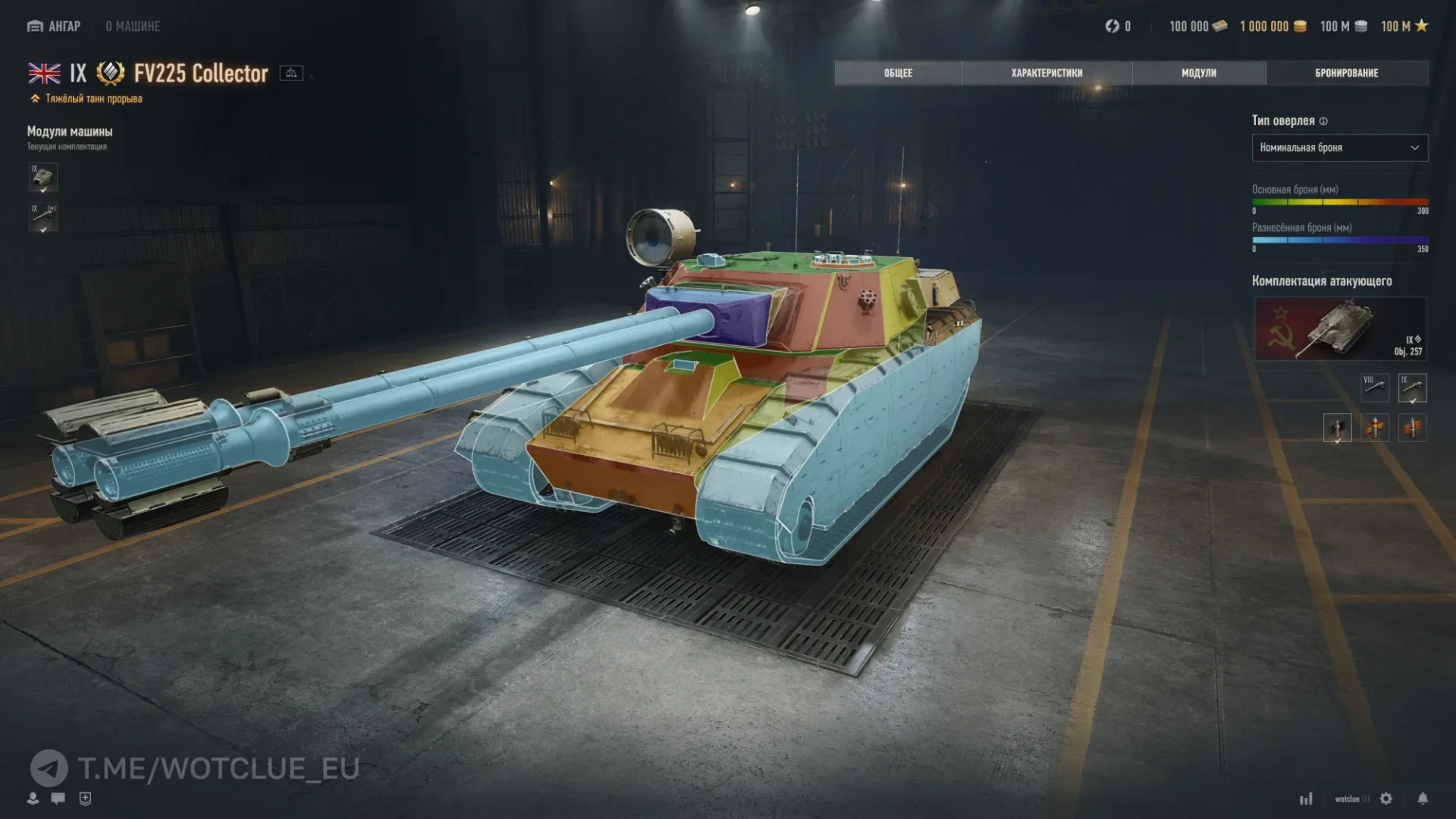Image resolution: width=1456 pixels, height=819 pixels.
Task: Open the Характеристики tab
Action: pos(1046,73)
